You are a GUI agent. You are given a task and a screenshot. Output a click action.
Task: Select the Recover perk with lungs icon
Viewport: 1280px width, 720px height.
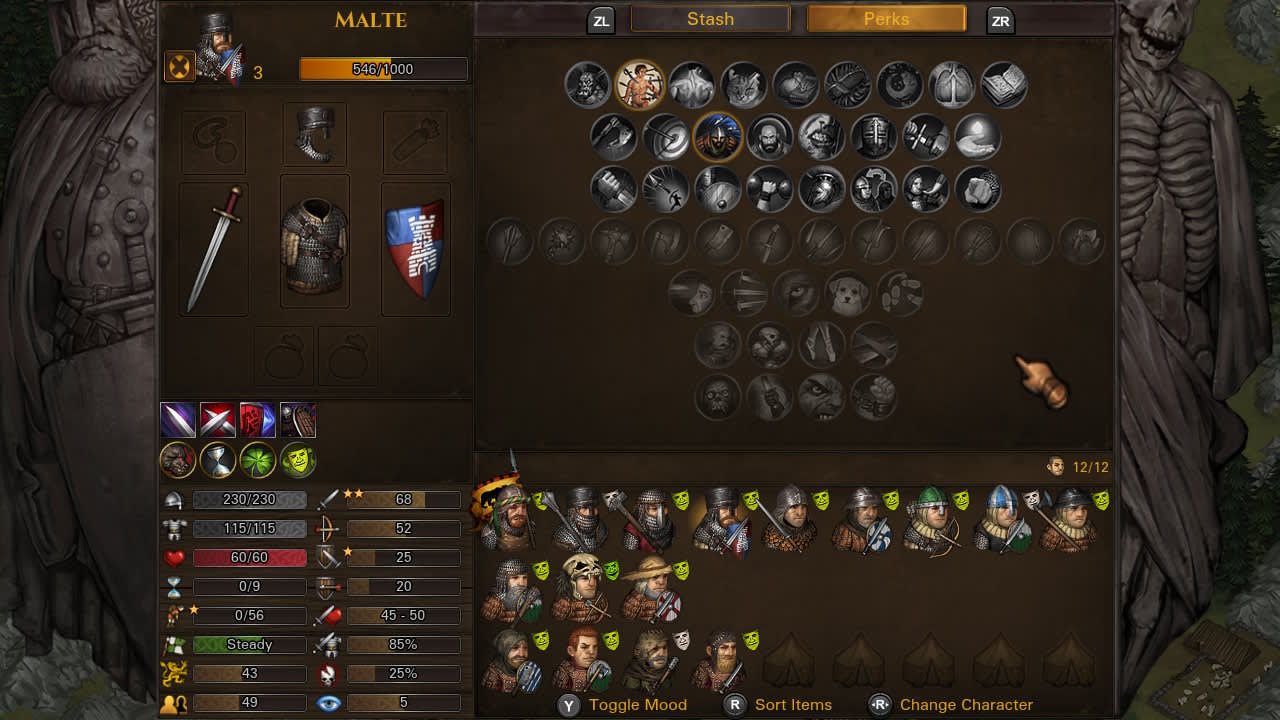tap(953, 85)
